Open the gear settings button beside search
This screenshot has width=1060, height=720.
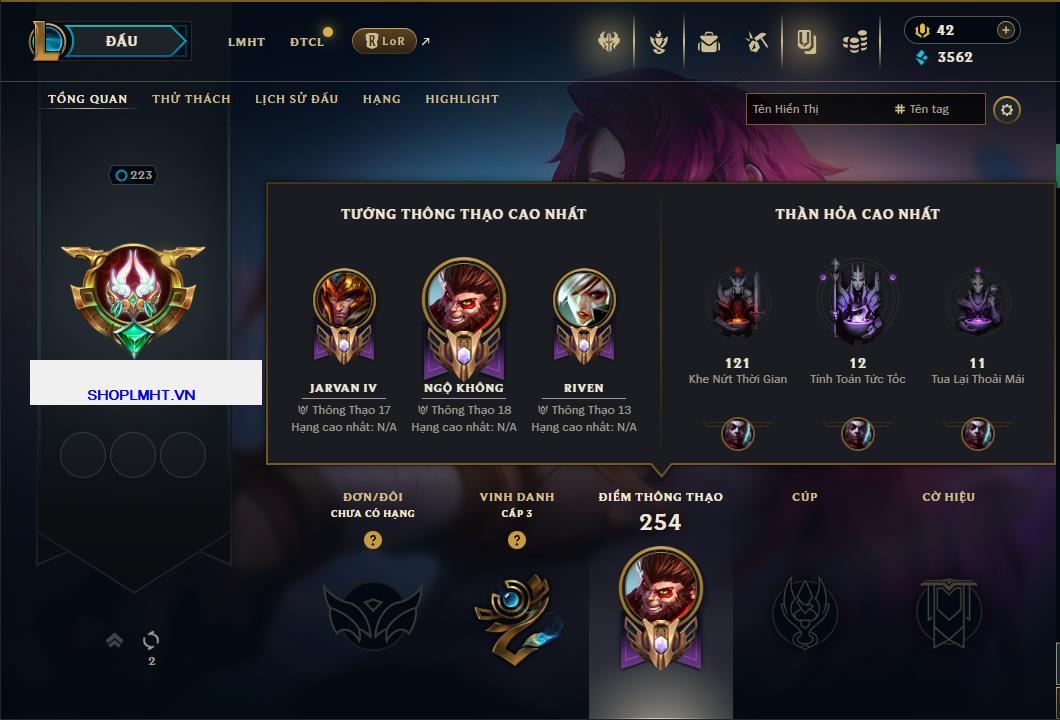1007,109
